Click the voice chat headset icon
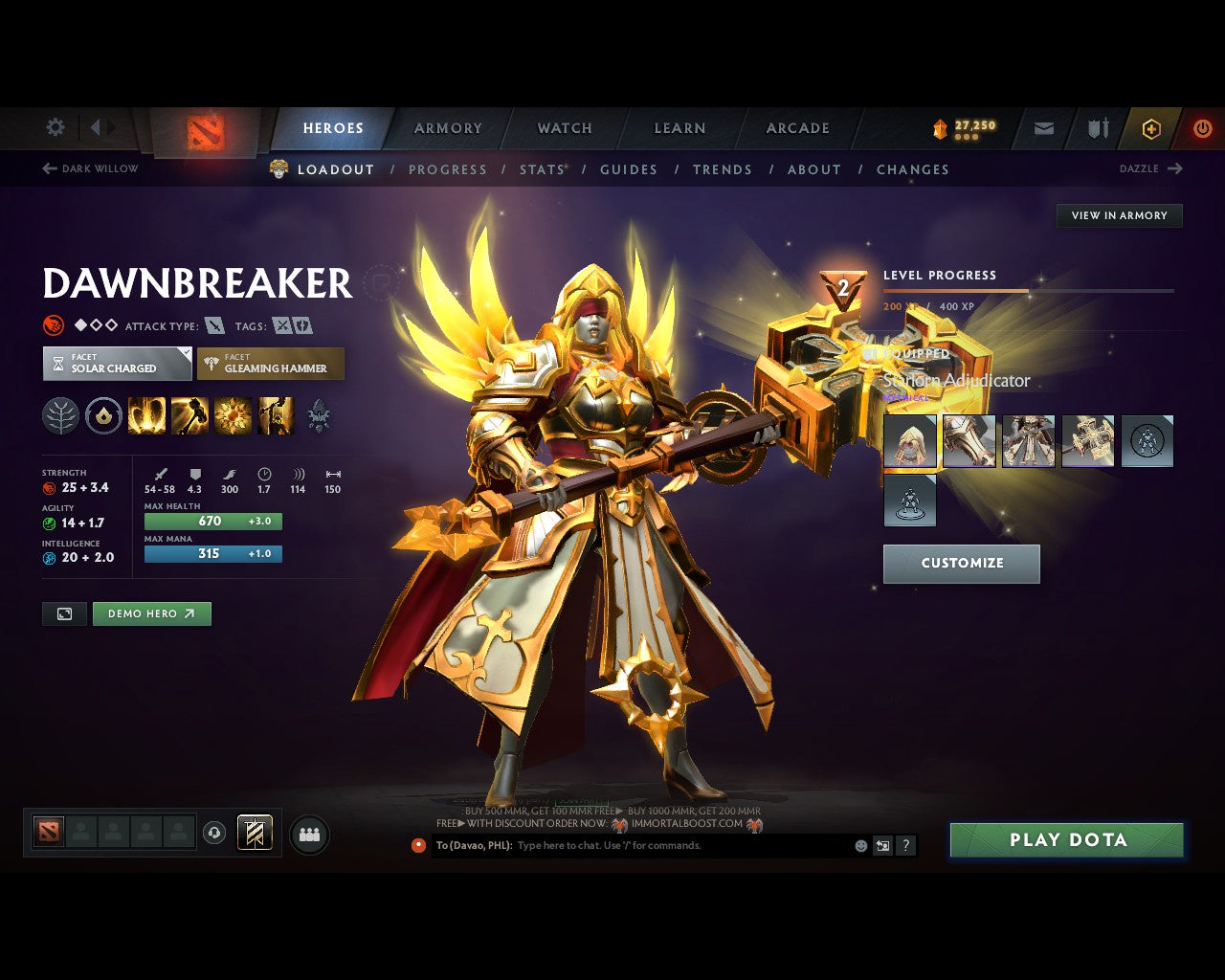 212,833
